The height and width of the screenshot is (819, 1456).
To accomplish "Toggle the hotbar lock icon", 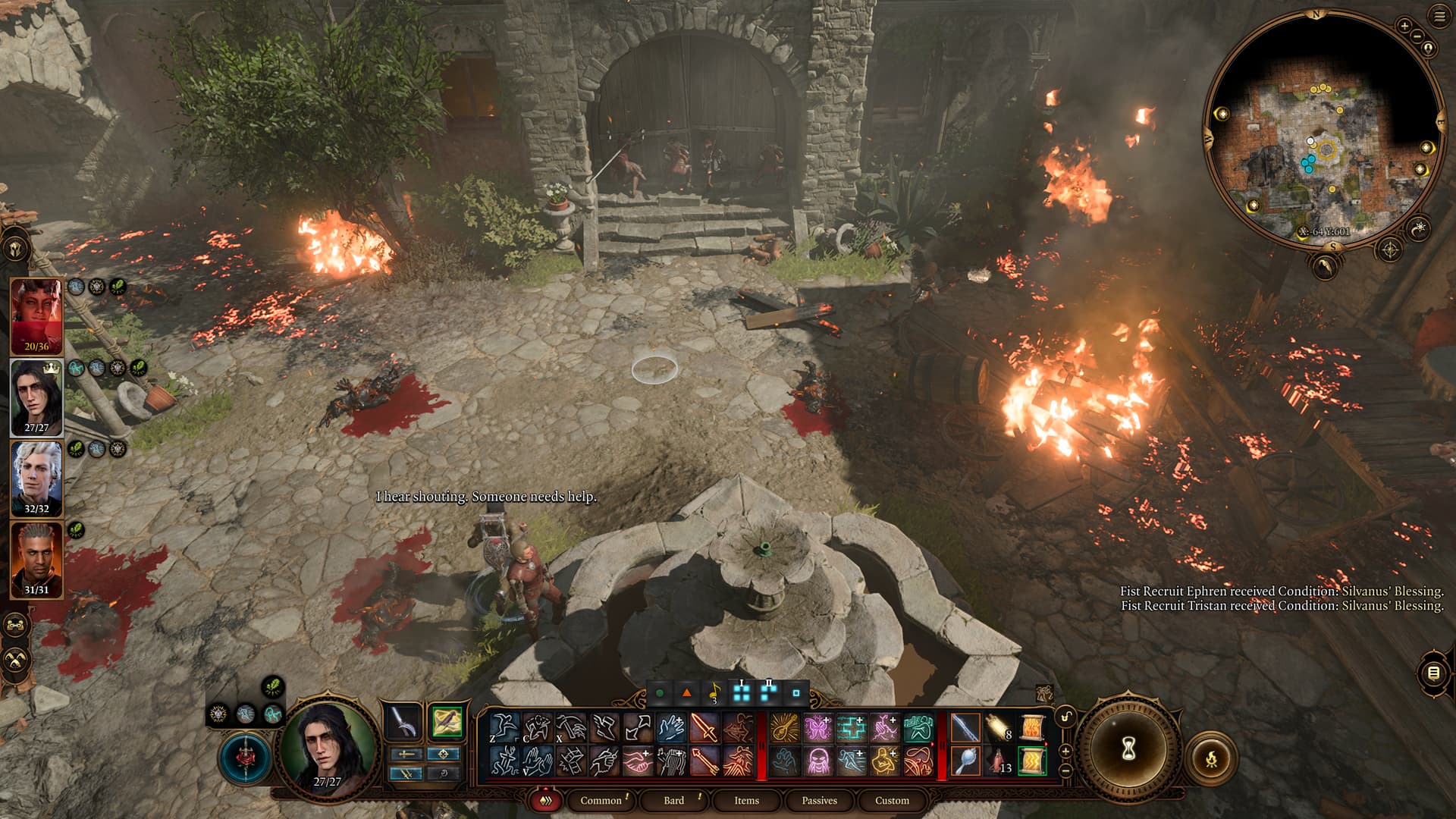I will (x=1065, y=717).
